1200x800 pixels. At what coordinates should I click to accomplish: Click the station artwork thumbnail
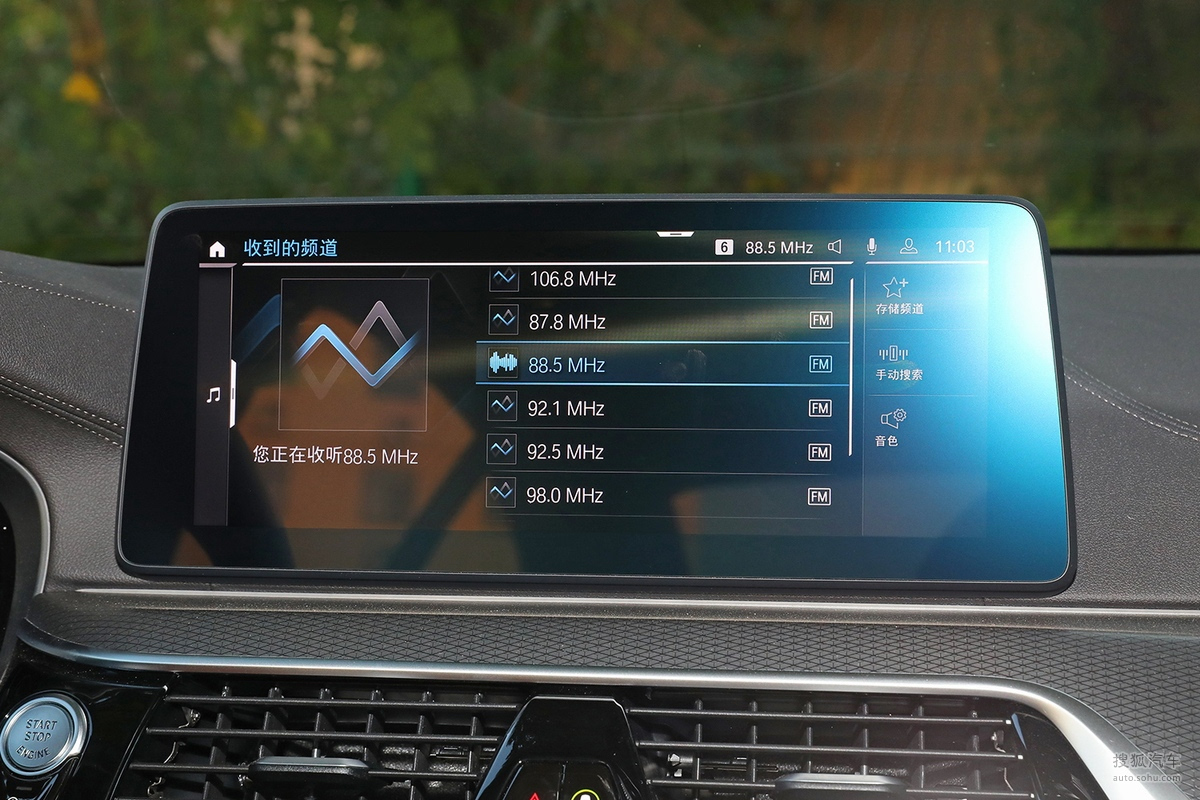[x=354, y=354]
